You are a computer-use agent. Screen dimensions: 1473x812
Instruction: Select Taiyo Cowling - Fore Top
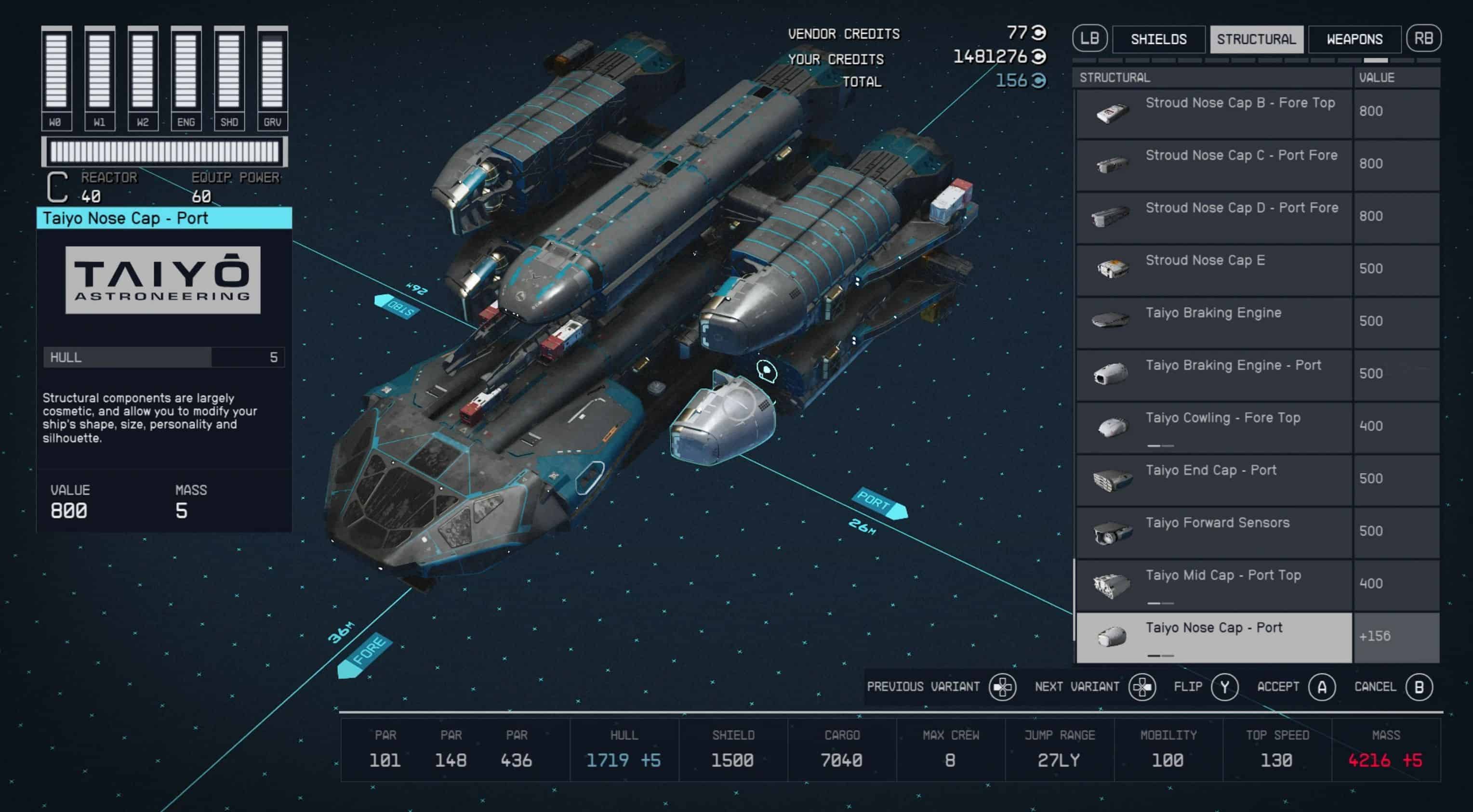[x=1214, y=427]
